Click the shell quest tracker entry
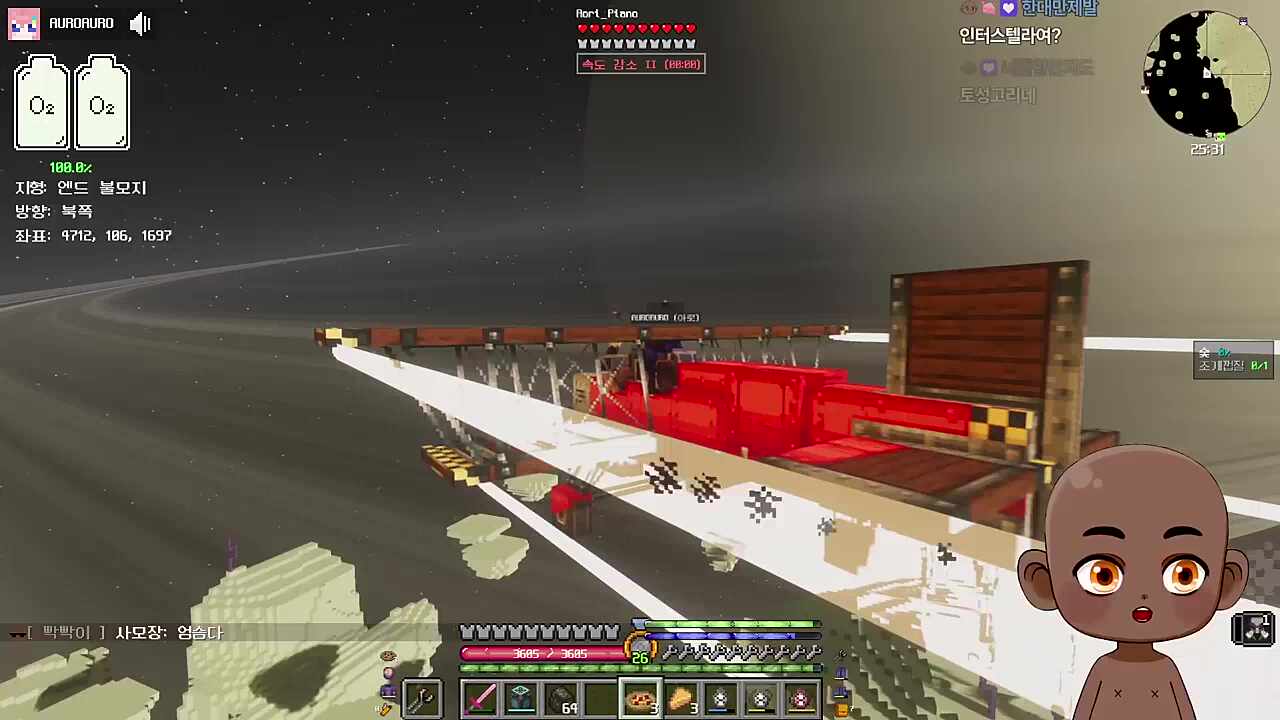 point(1234,359)
